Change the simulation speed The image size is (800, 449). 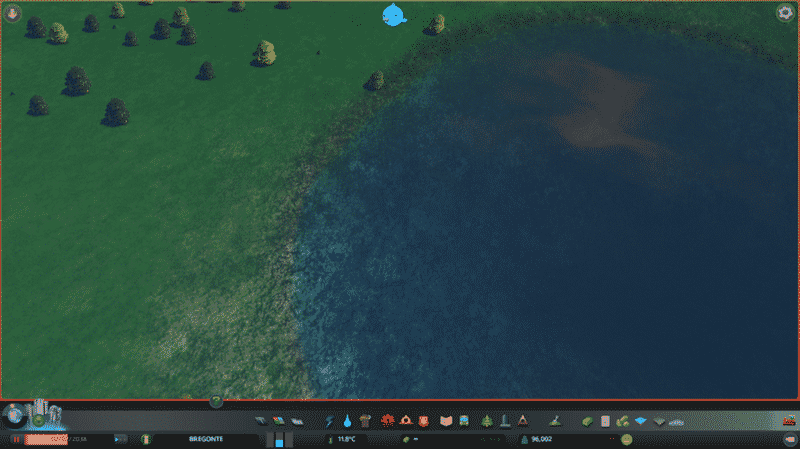tap(120, 439)
